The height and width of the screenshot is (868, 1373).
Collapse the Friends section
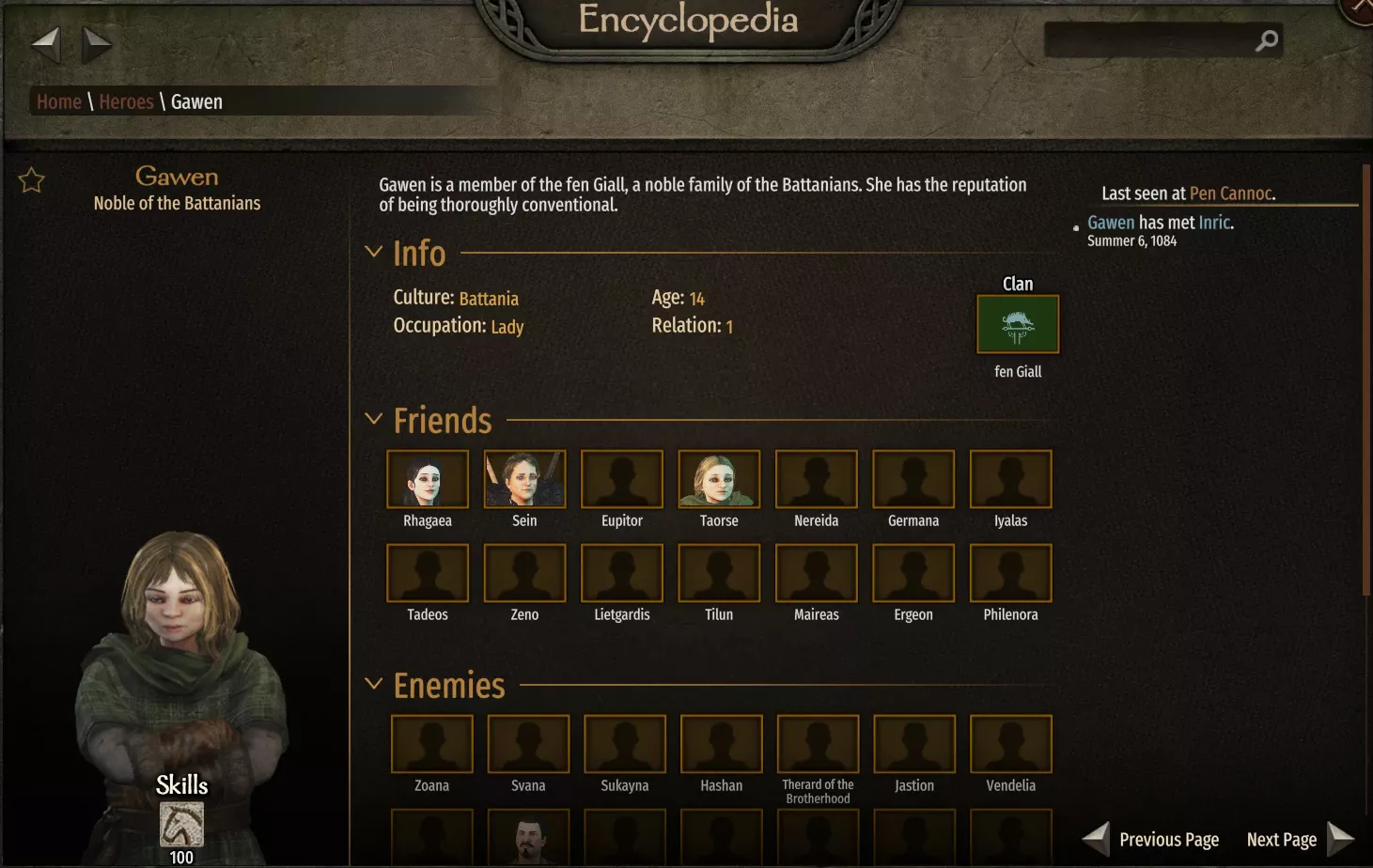373,419
